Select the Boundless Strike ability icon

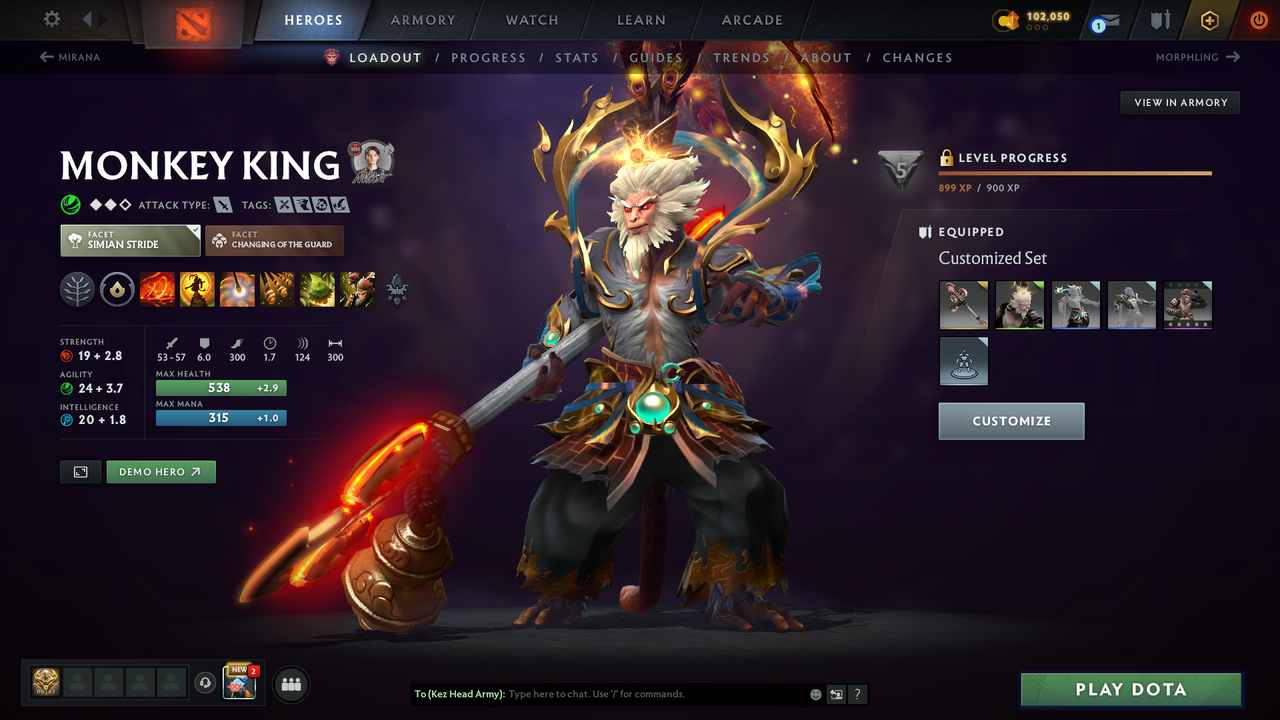[157, 290]
